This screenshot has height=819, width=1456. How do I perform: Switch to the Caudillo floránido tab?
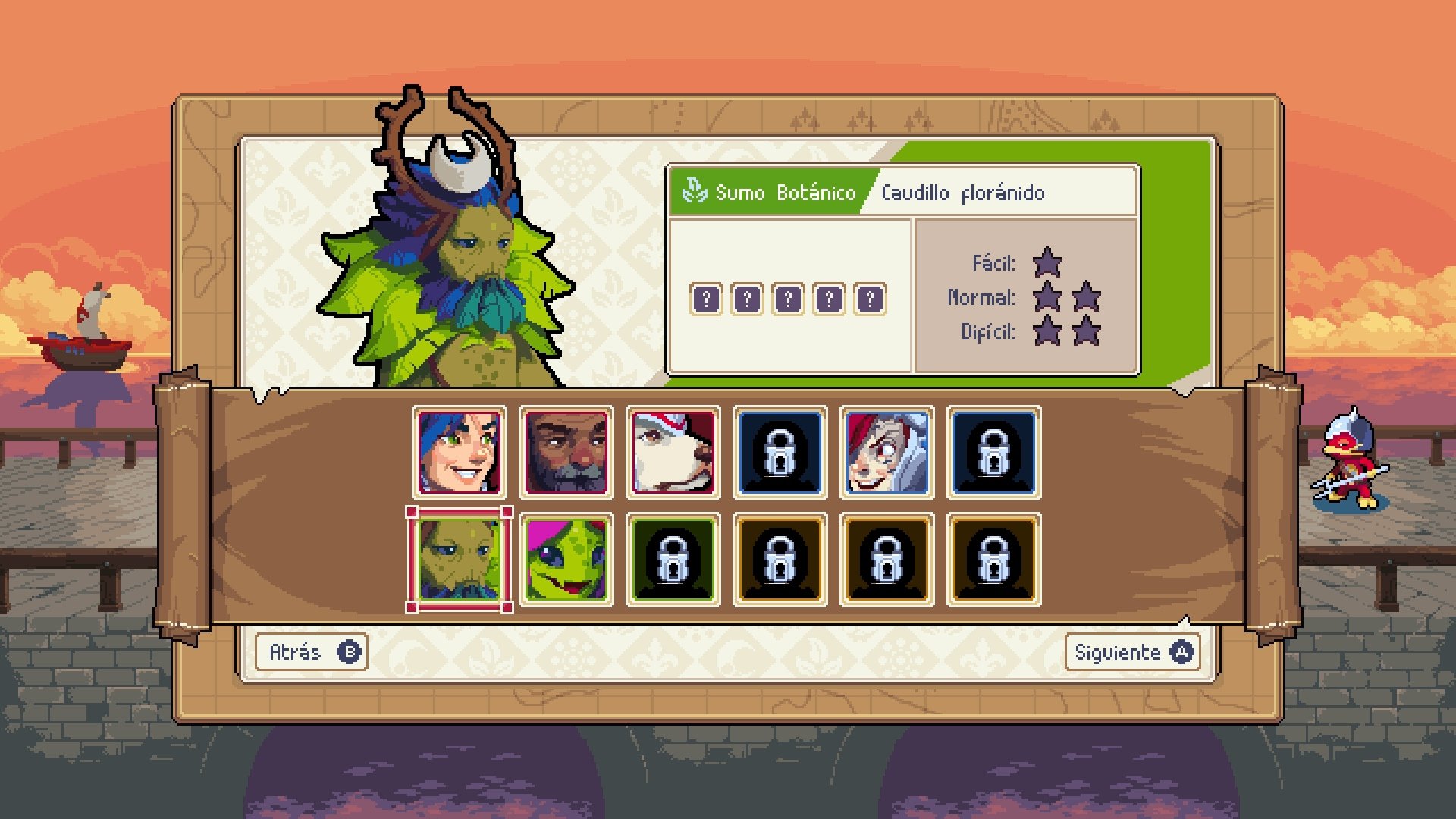(963, 193)
